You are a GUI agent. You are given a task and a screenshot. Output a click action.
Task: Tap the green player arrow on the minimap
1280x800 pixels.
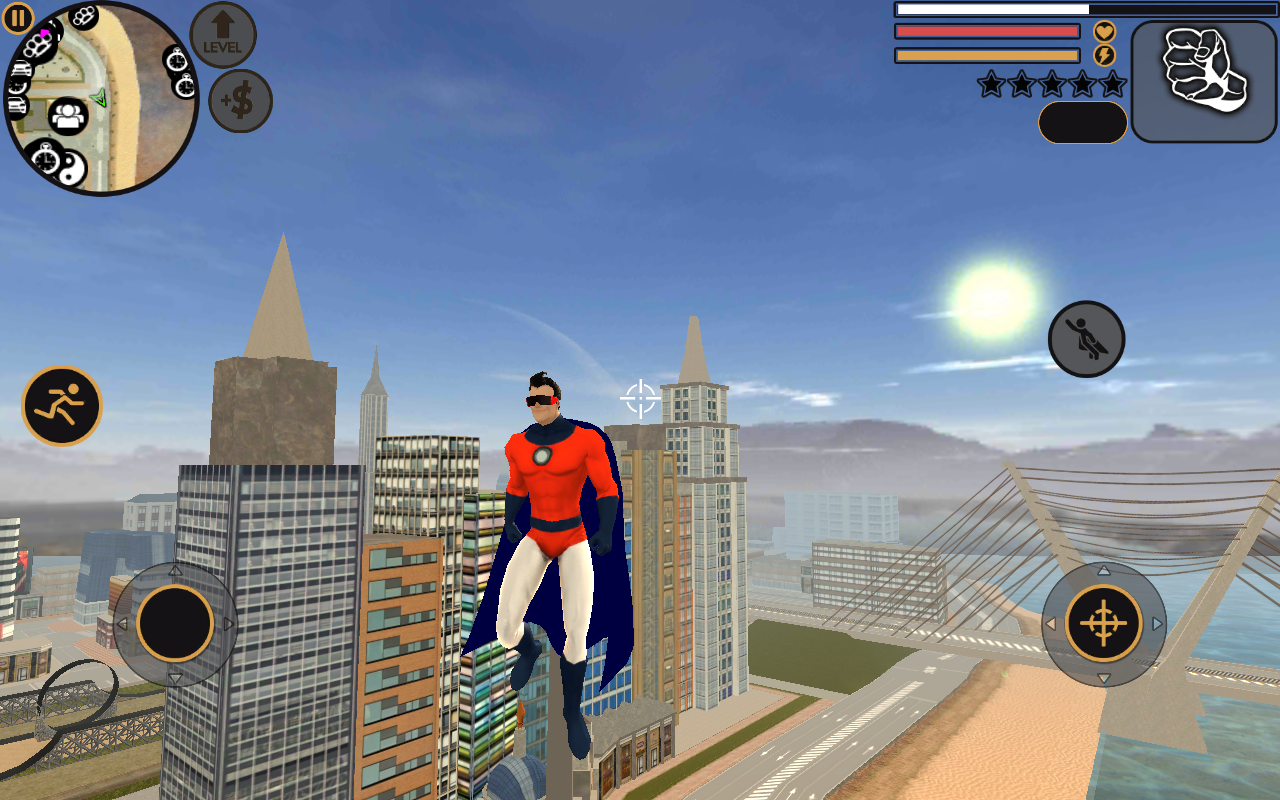100,99
